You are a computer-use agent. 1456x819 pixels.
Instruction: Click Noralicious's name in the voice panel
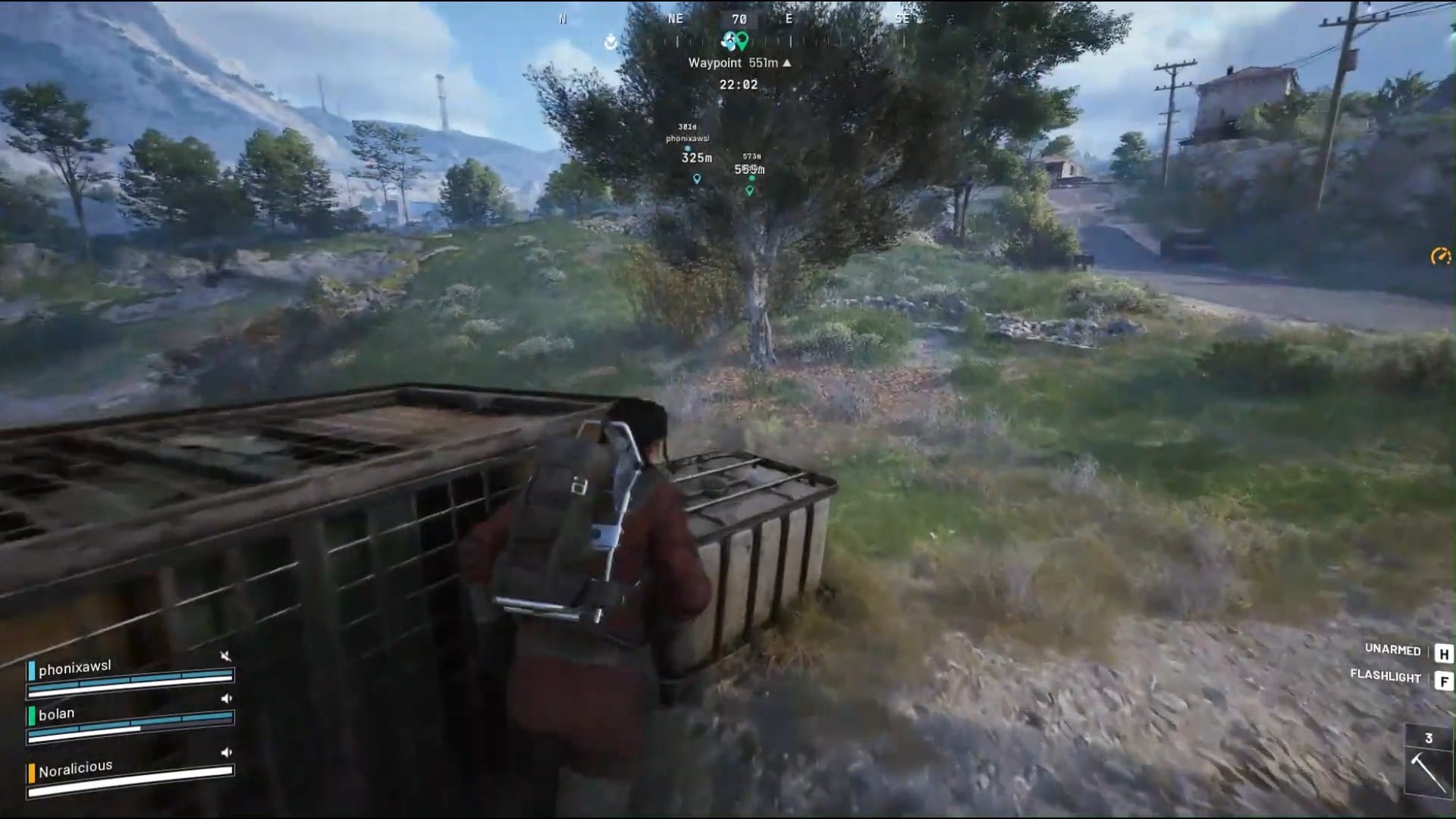click(74, 771)
